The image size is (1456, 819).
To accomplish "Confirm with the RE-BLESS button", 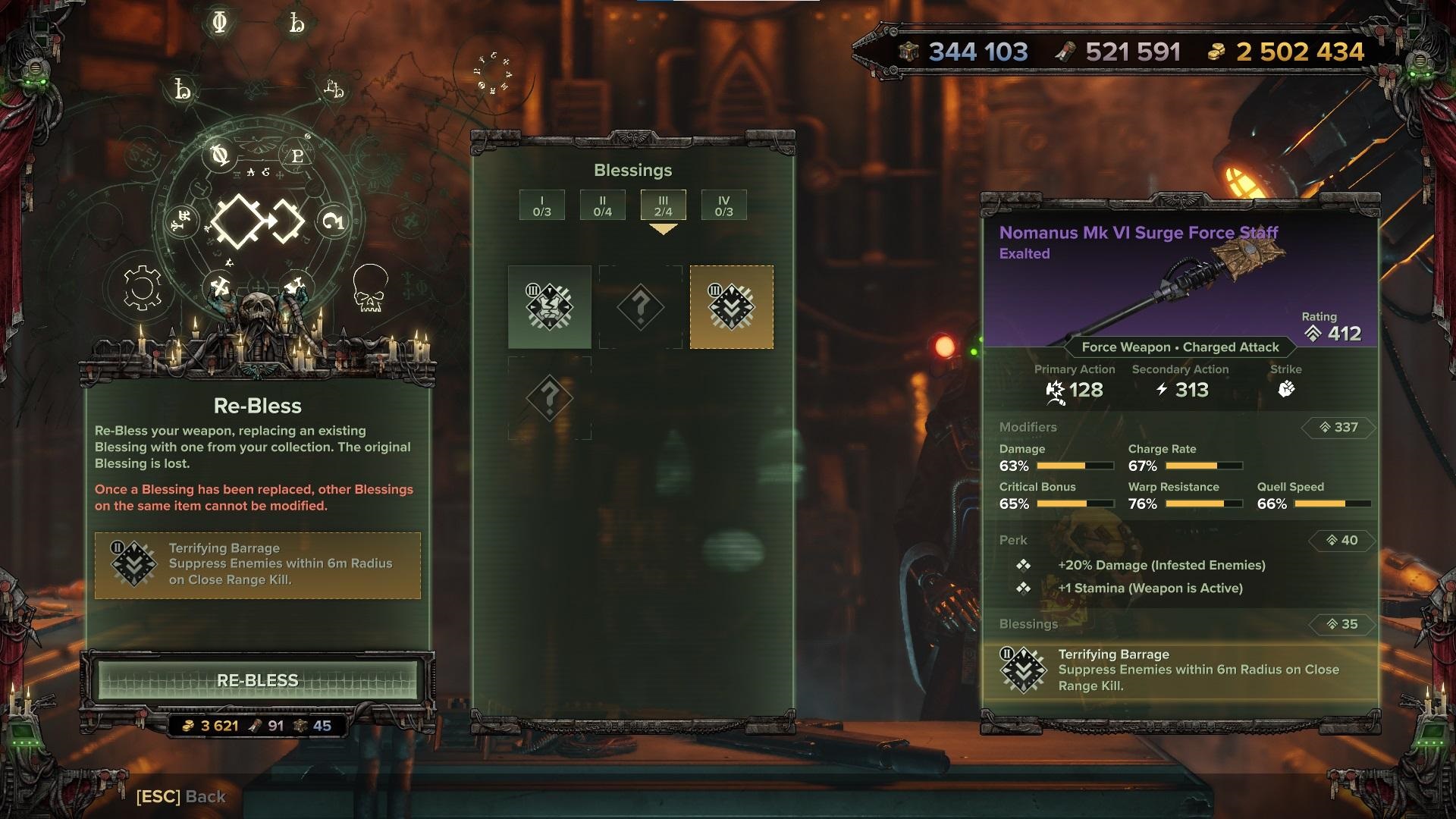I will (x=257, y=680).
